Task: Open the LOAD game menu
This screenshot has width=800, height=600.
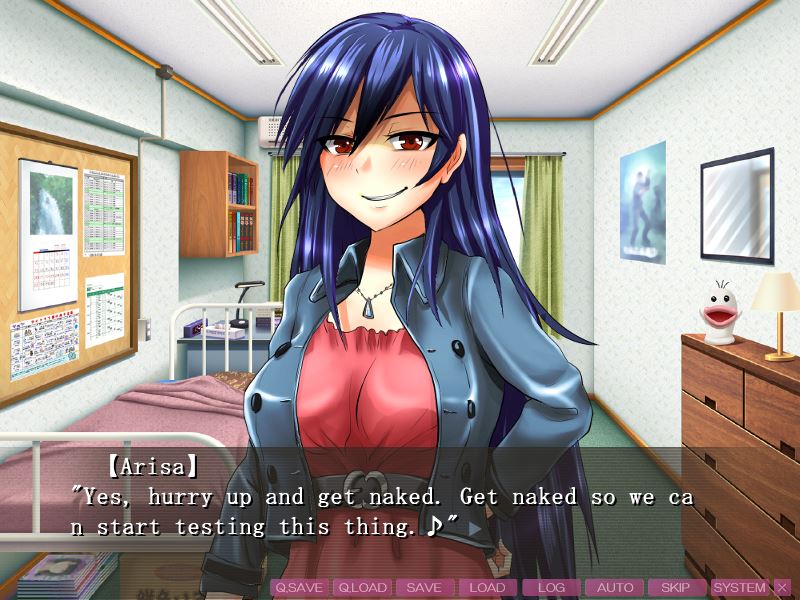Action: tap(487, 588)
